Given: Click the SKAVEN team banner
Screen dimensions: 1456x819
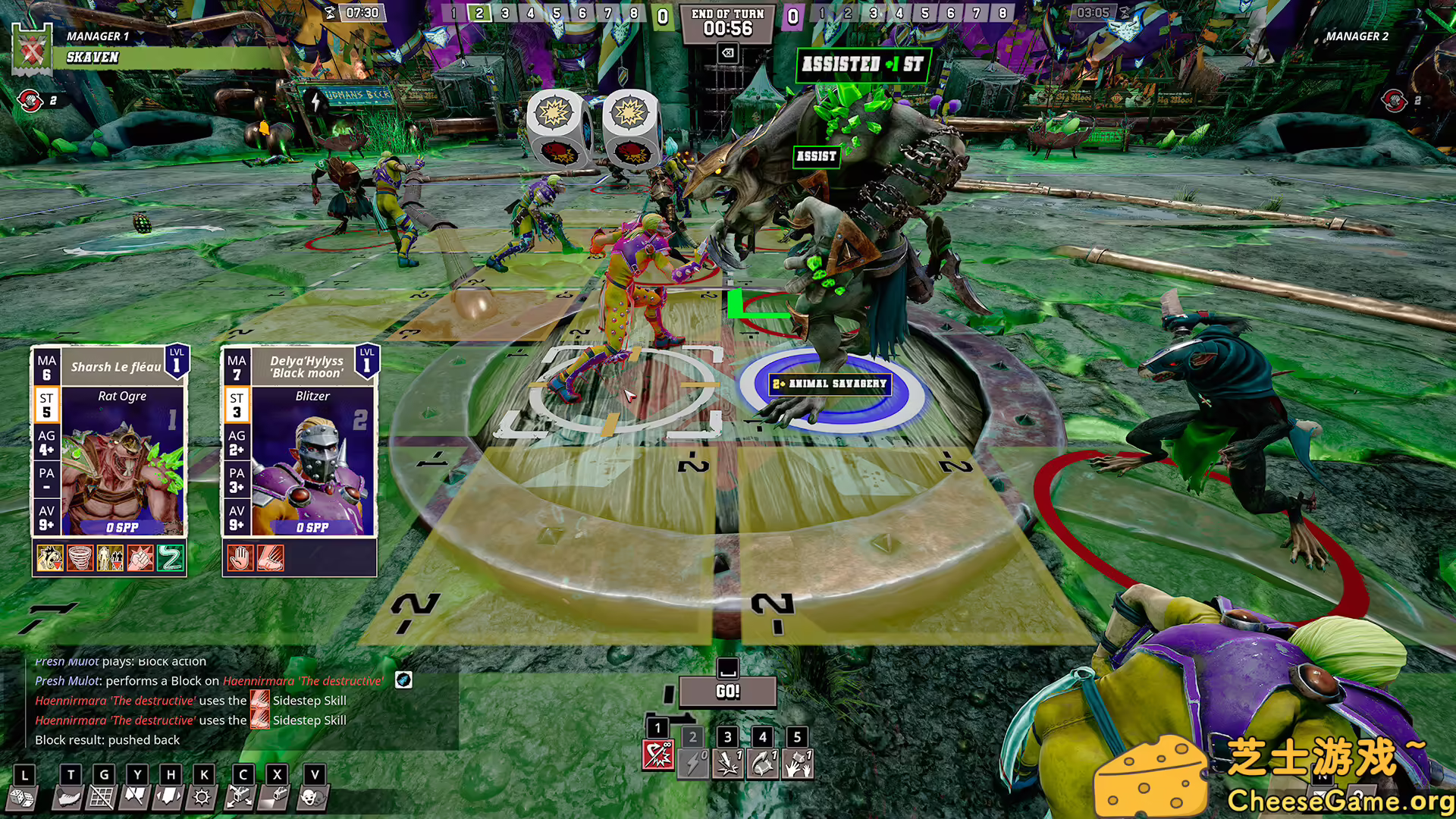Looking at the screenshot, I should click(x=91, y=58).
